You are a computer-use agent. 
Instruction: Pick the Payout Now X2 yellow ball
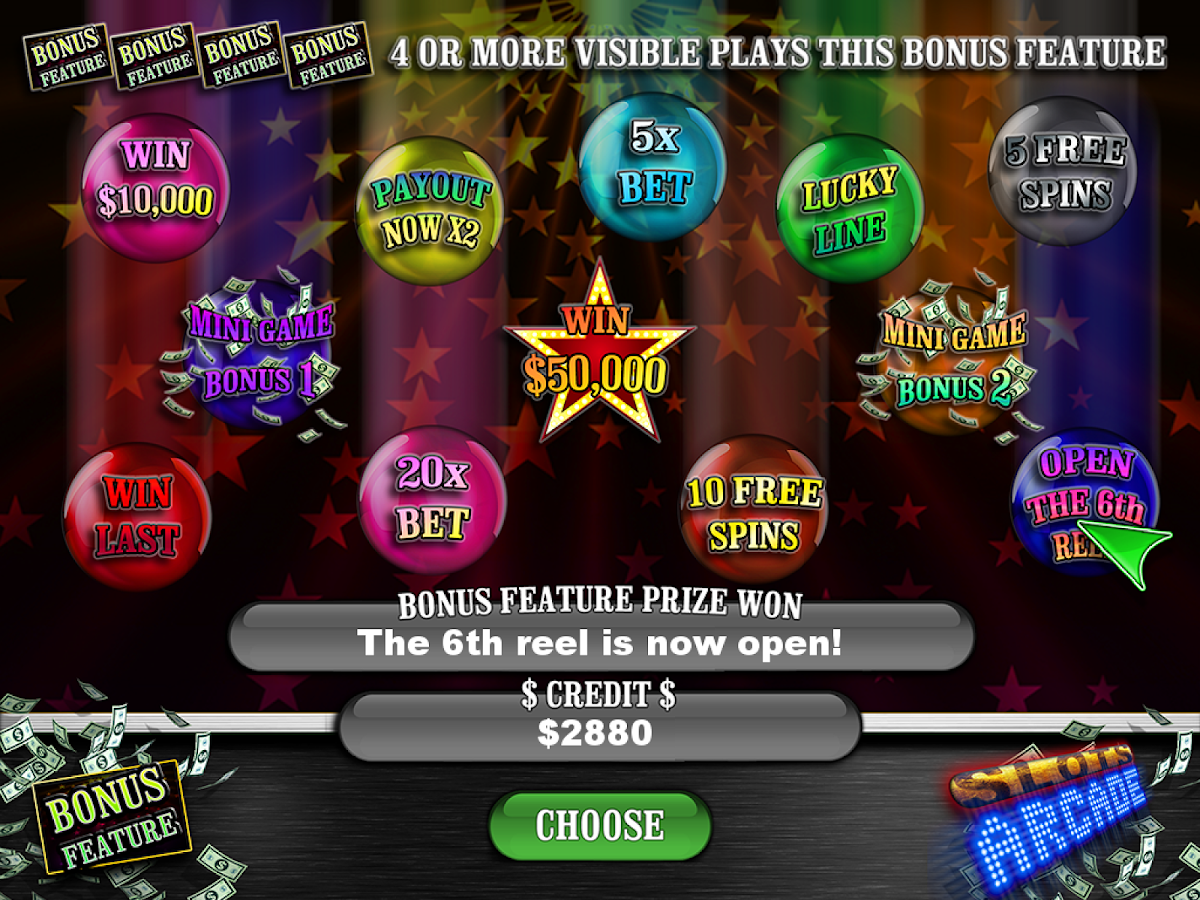[x=430, y=211]
